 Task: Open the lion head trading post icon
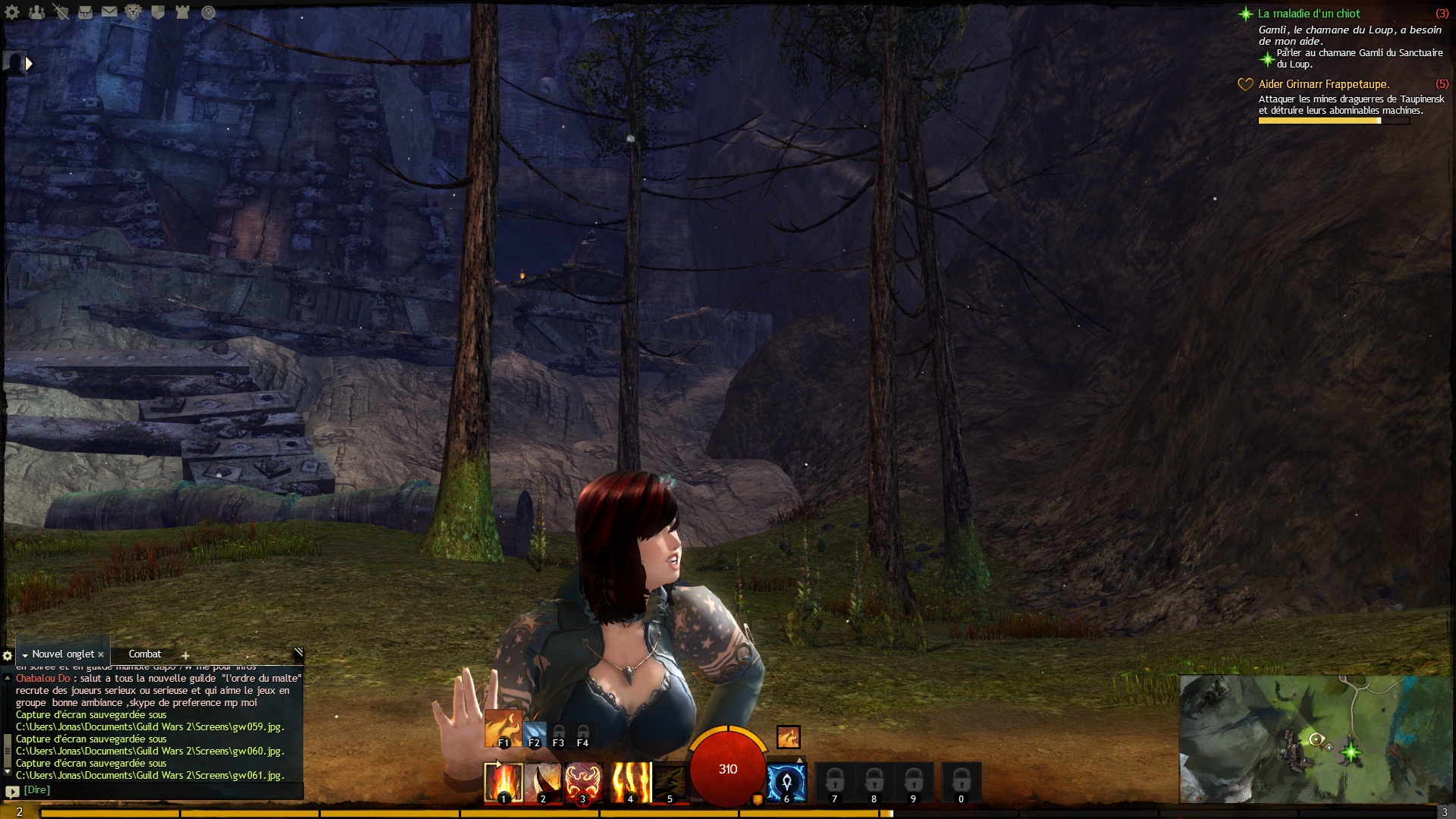[x=133, y=12]
